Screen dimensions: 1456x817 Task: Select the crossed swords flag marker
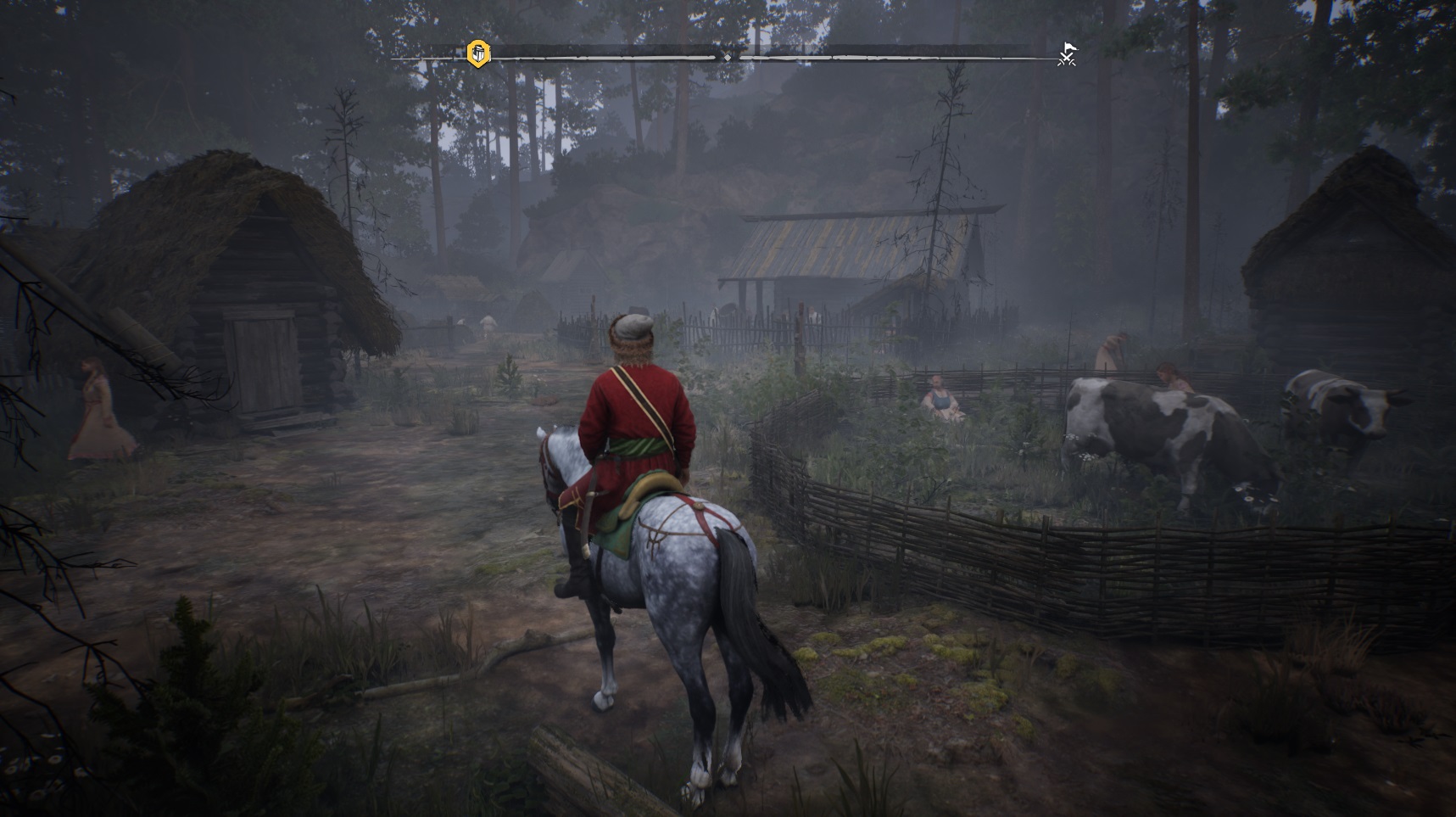click(1067, 54)
